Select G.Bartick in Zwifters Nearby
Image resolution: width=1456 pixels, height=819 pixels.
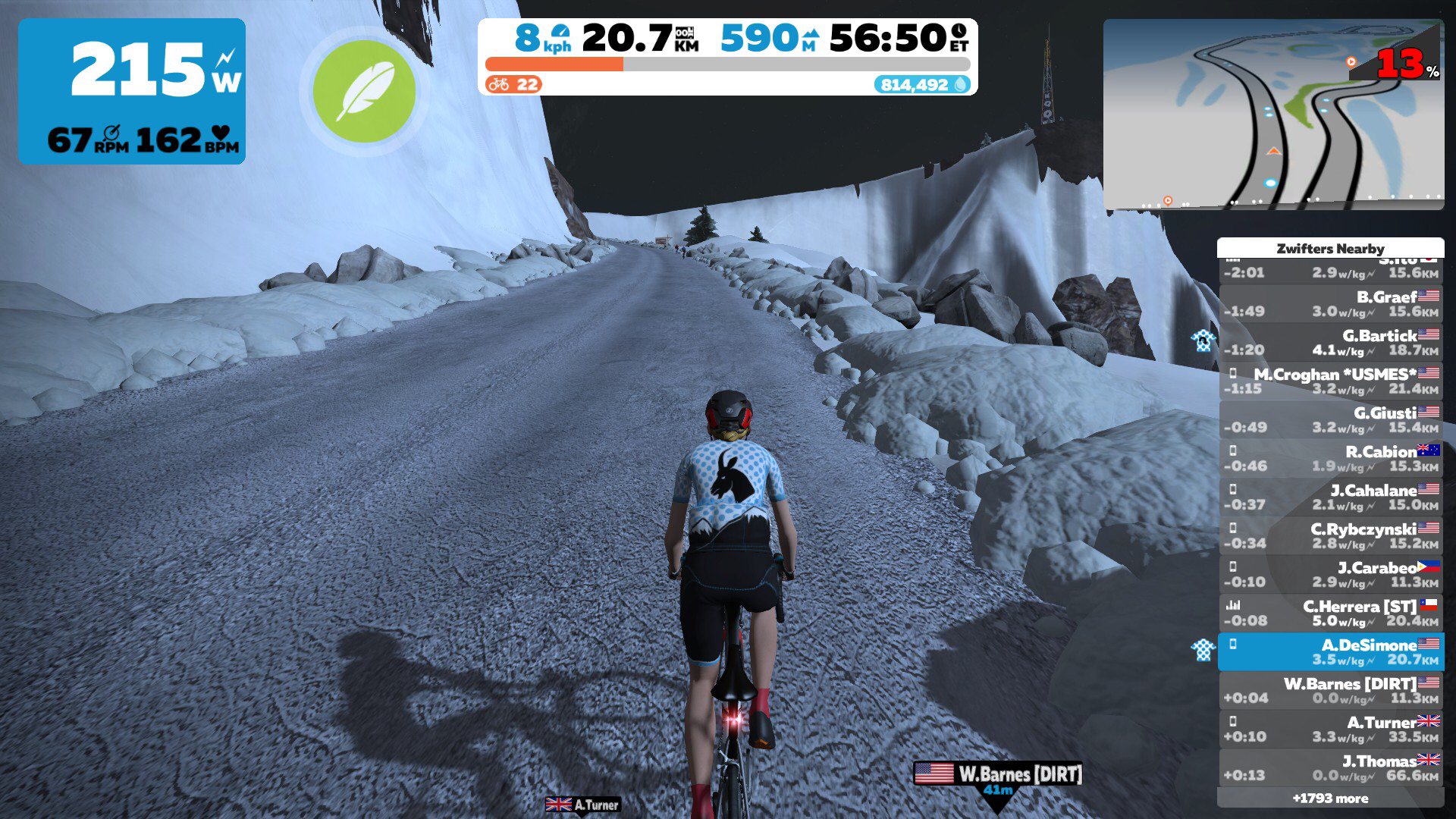click(x=1331, y=342)
